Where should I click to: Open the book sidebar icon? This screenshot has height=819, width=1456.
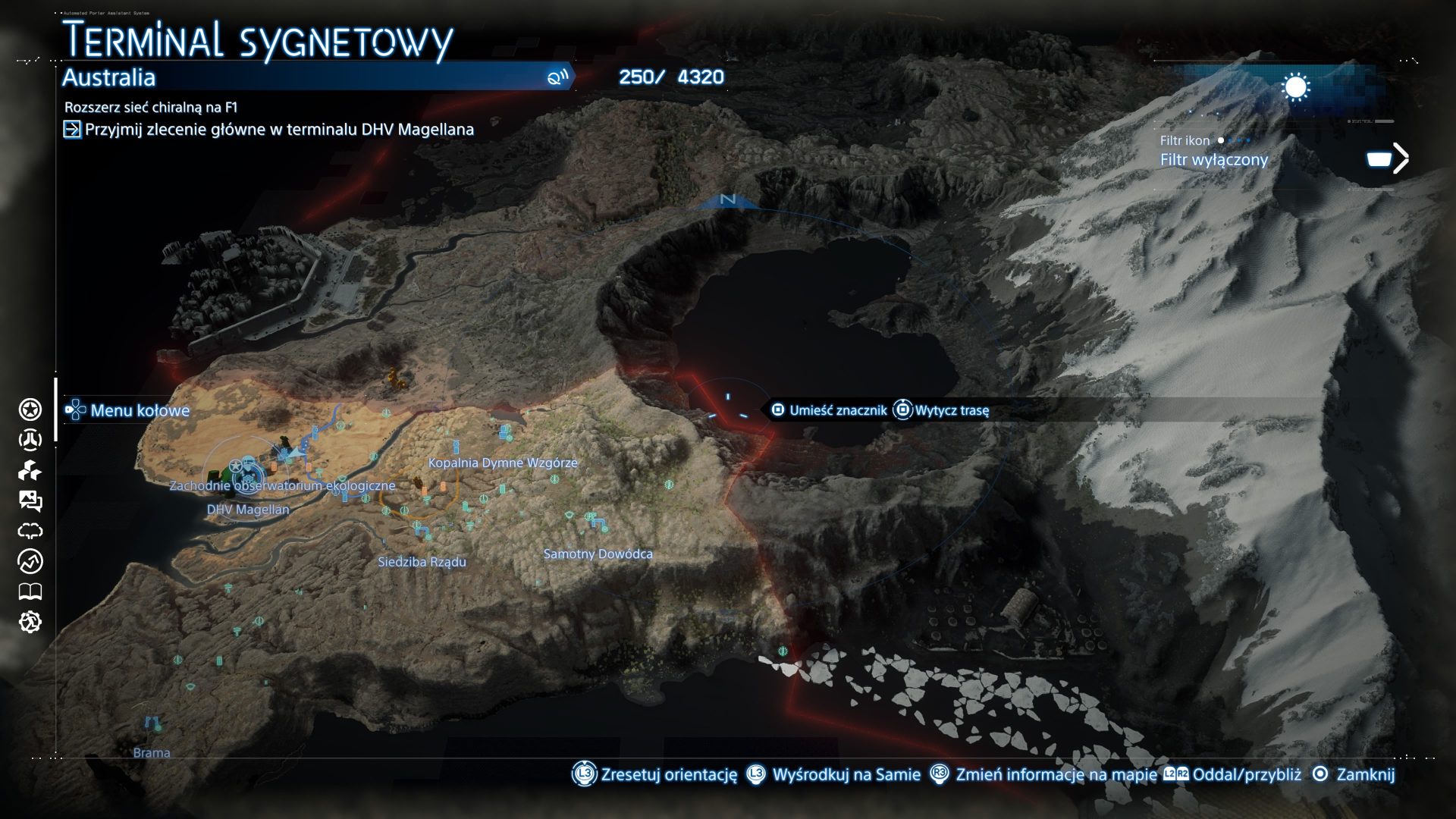[30, 591]
